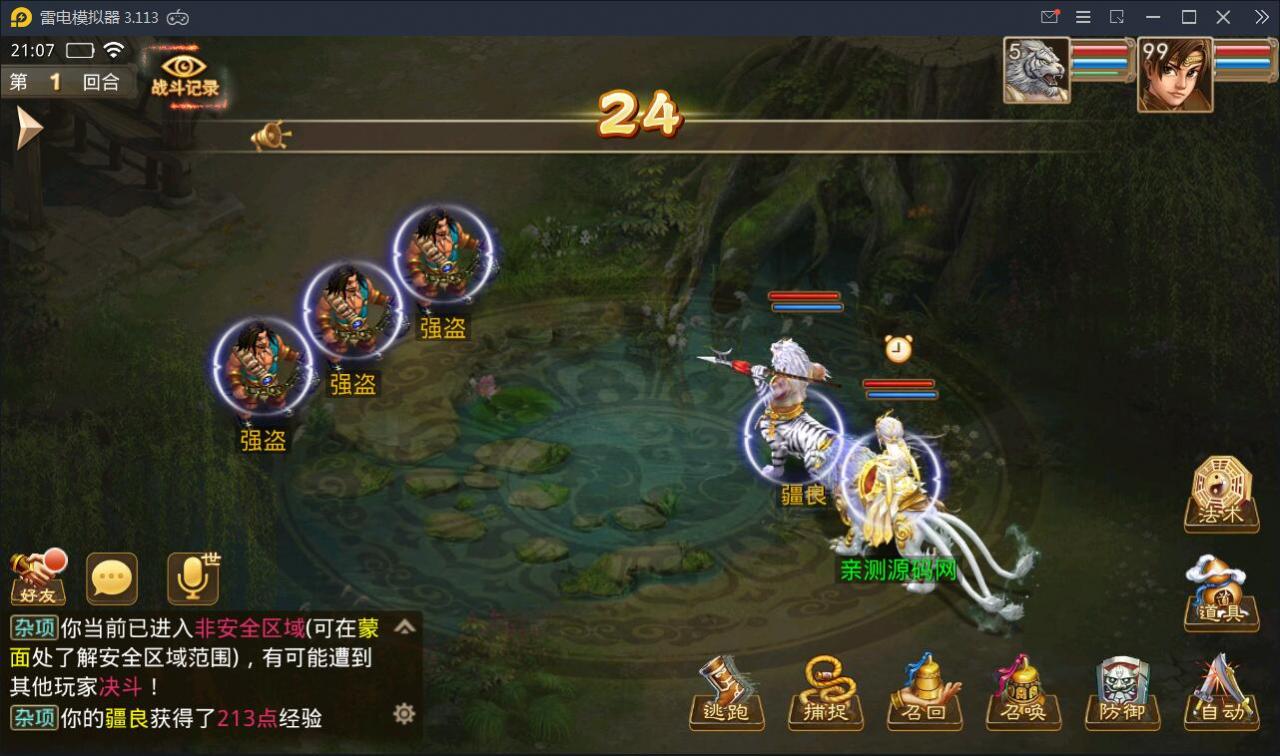Image resolution: width=1280 pixels, height=756 pixels.
Task: Expand the emulator sidebar with the double-arrow
Action: click(x=1261, y=17)
